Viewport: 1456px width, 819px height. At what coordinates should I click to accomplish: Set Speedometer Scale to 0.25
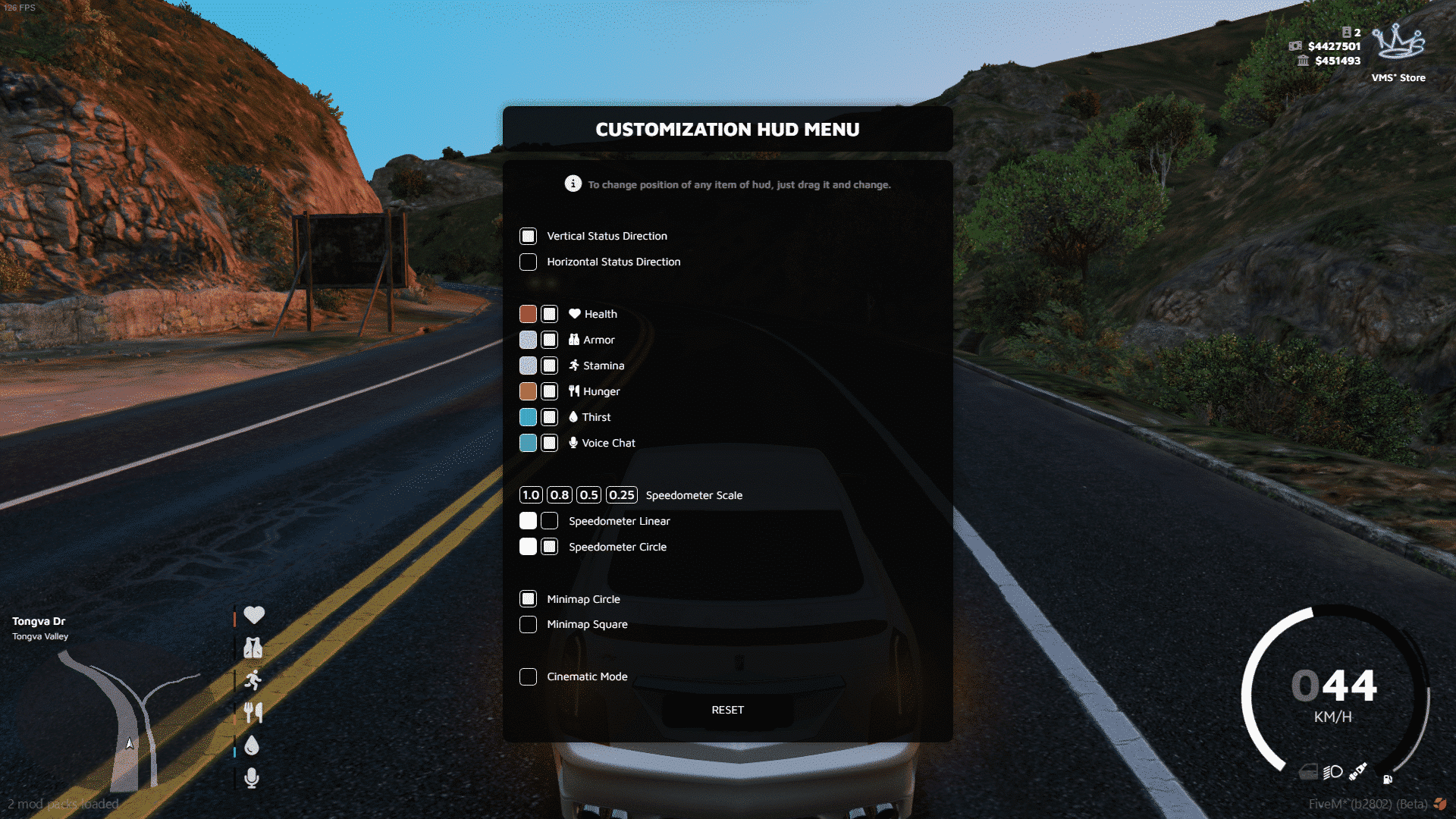623,494
